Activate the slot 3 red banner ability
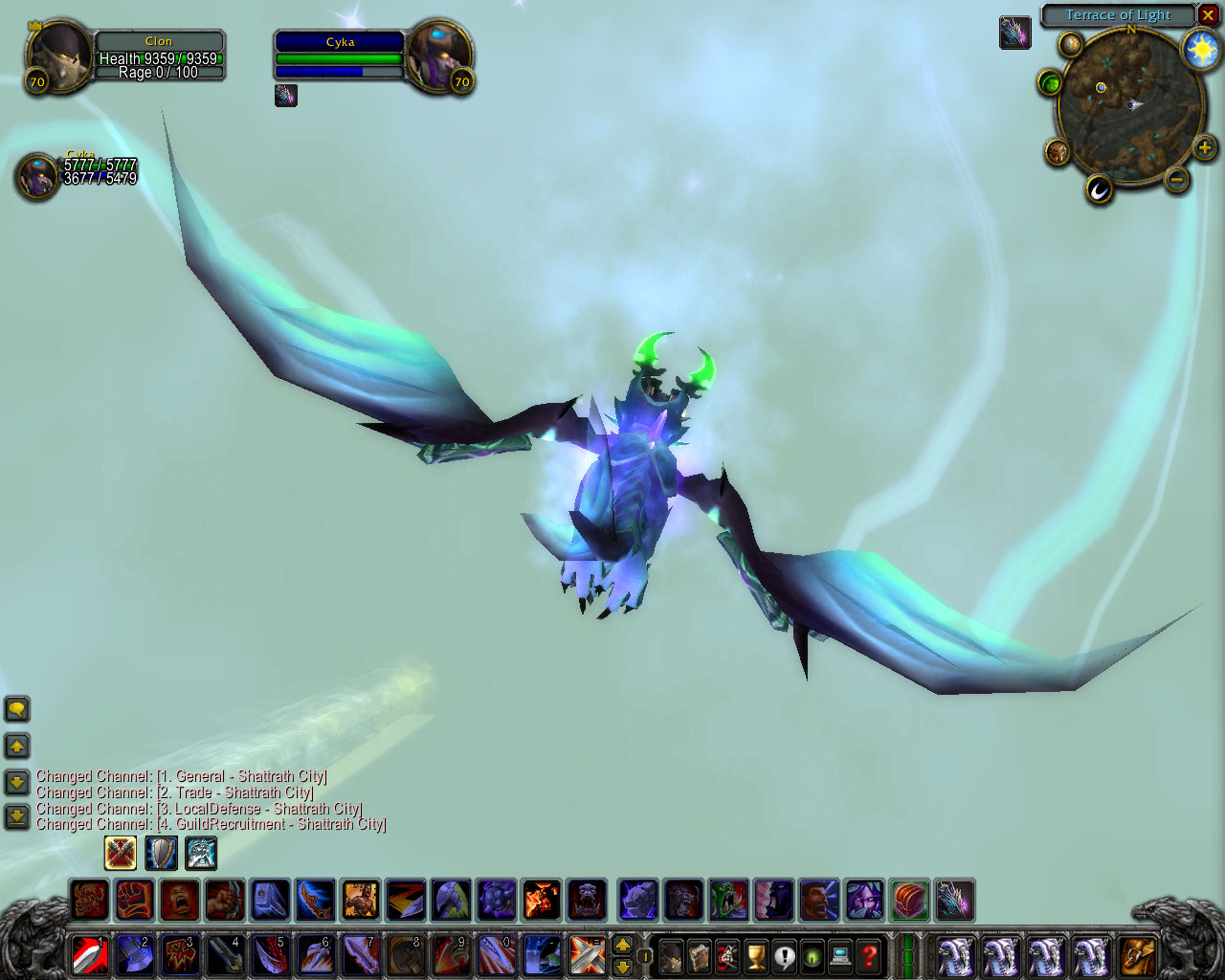This screenshot has width=1225, height=980. [180, 954]
